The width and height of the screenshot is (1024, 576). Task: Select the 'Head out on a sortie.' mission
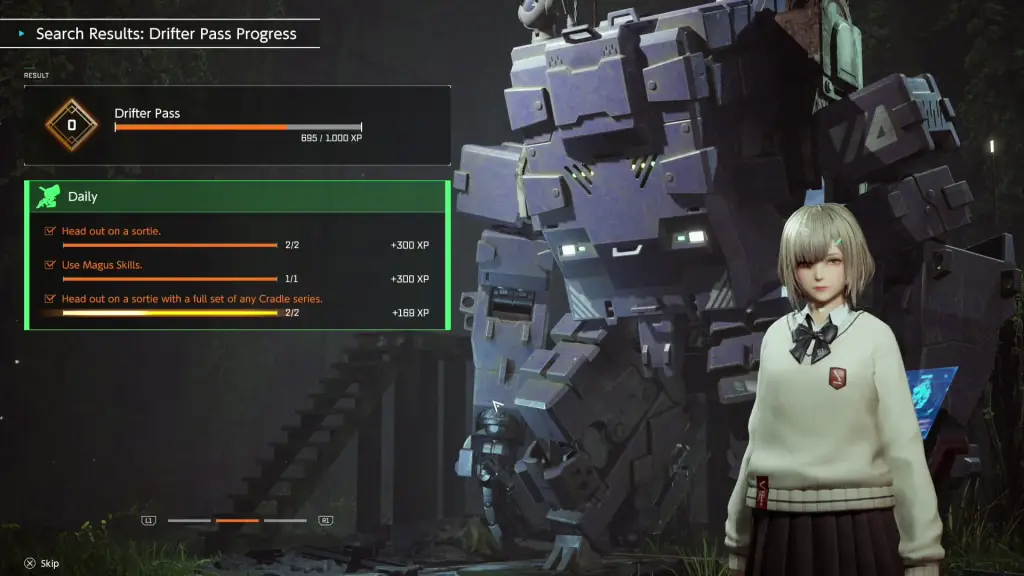click(x=237, y=237)
